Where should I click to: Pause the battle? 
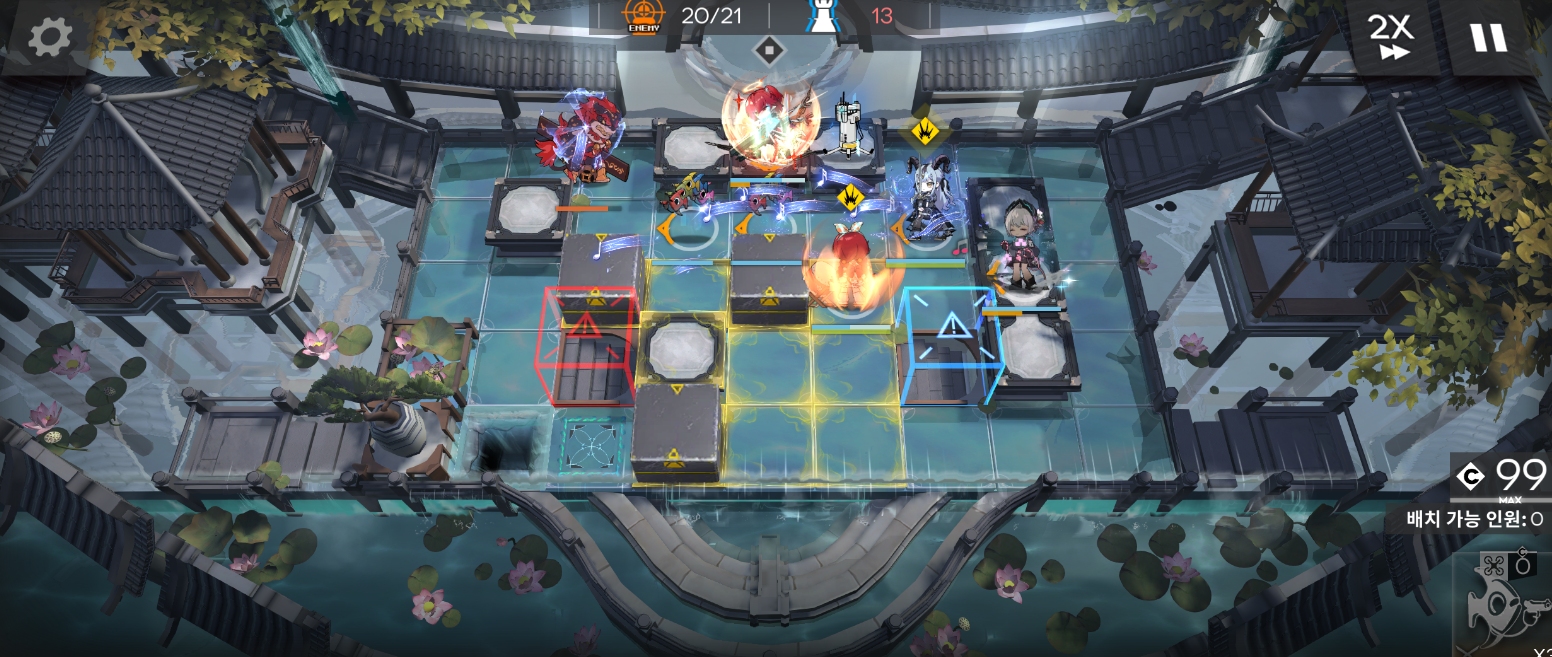click(1488, 38)
